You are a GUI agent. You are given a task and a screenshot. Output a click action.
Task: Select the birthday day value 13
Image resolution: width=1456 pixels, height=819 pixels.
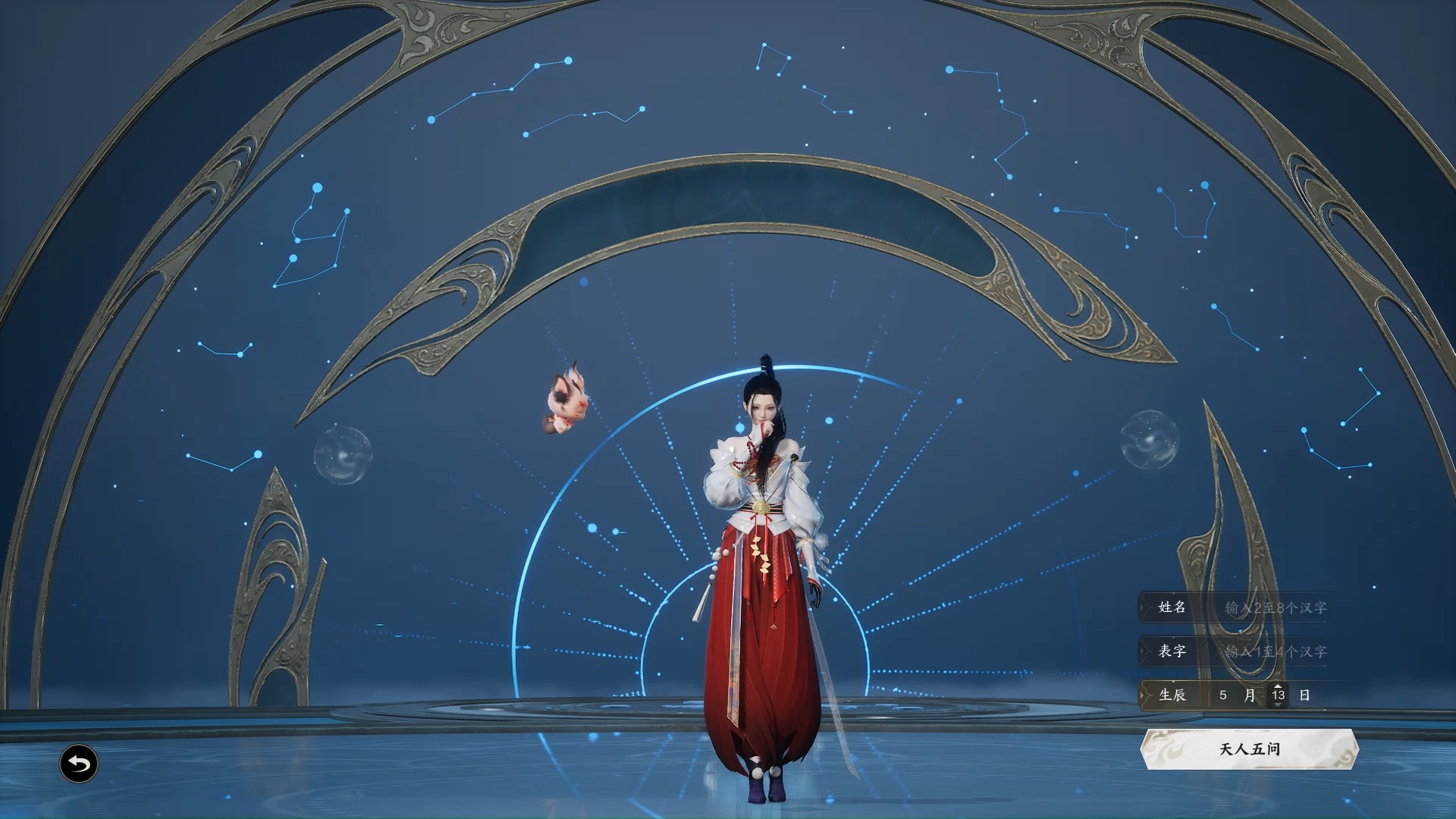1278,695
